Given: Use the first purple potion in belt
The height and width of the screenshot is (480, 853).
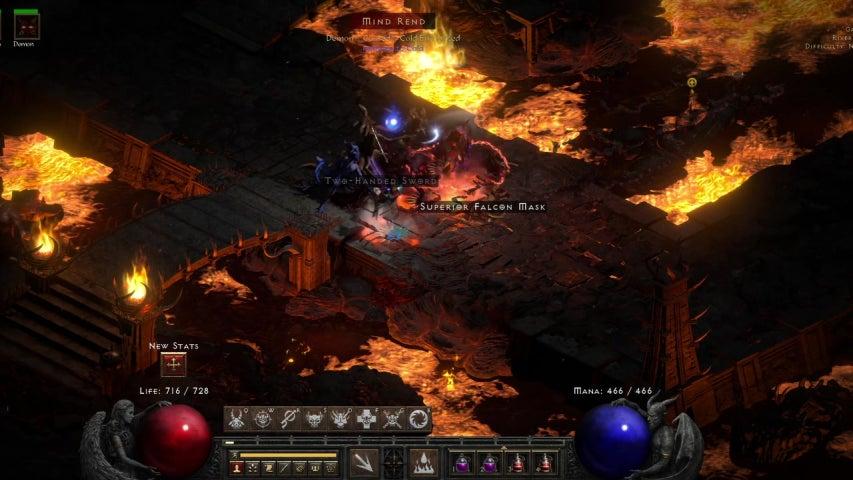Looking at the screenshot, I should pos(464,463).
